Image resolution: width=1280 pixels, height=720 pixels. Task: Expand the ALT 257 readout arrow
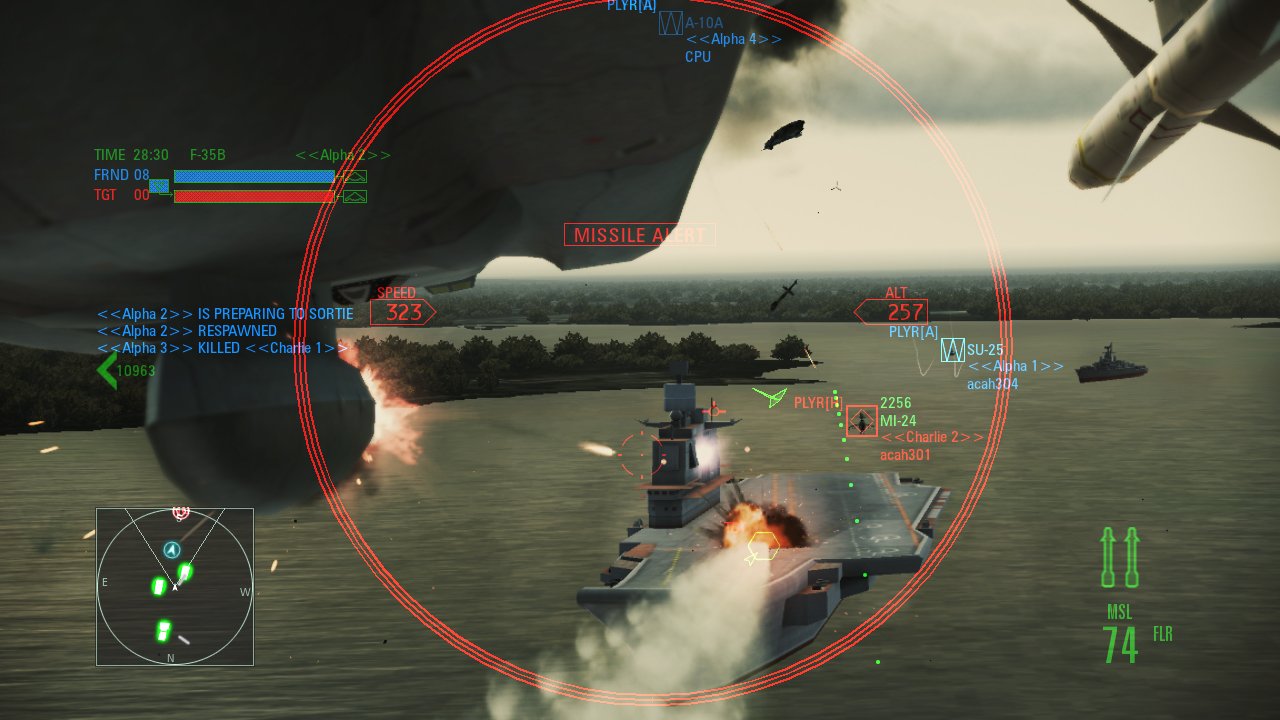coord(900,311)
